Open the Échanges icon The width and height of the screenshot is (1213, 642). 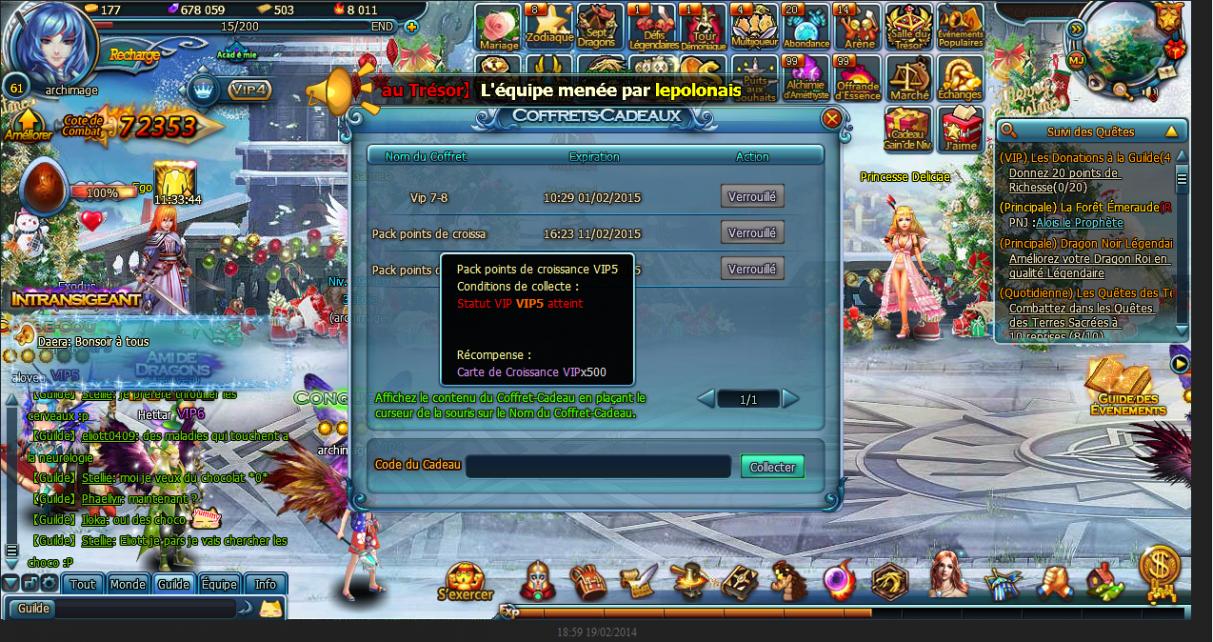tap(960, 78)
